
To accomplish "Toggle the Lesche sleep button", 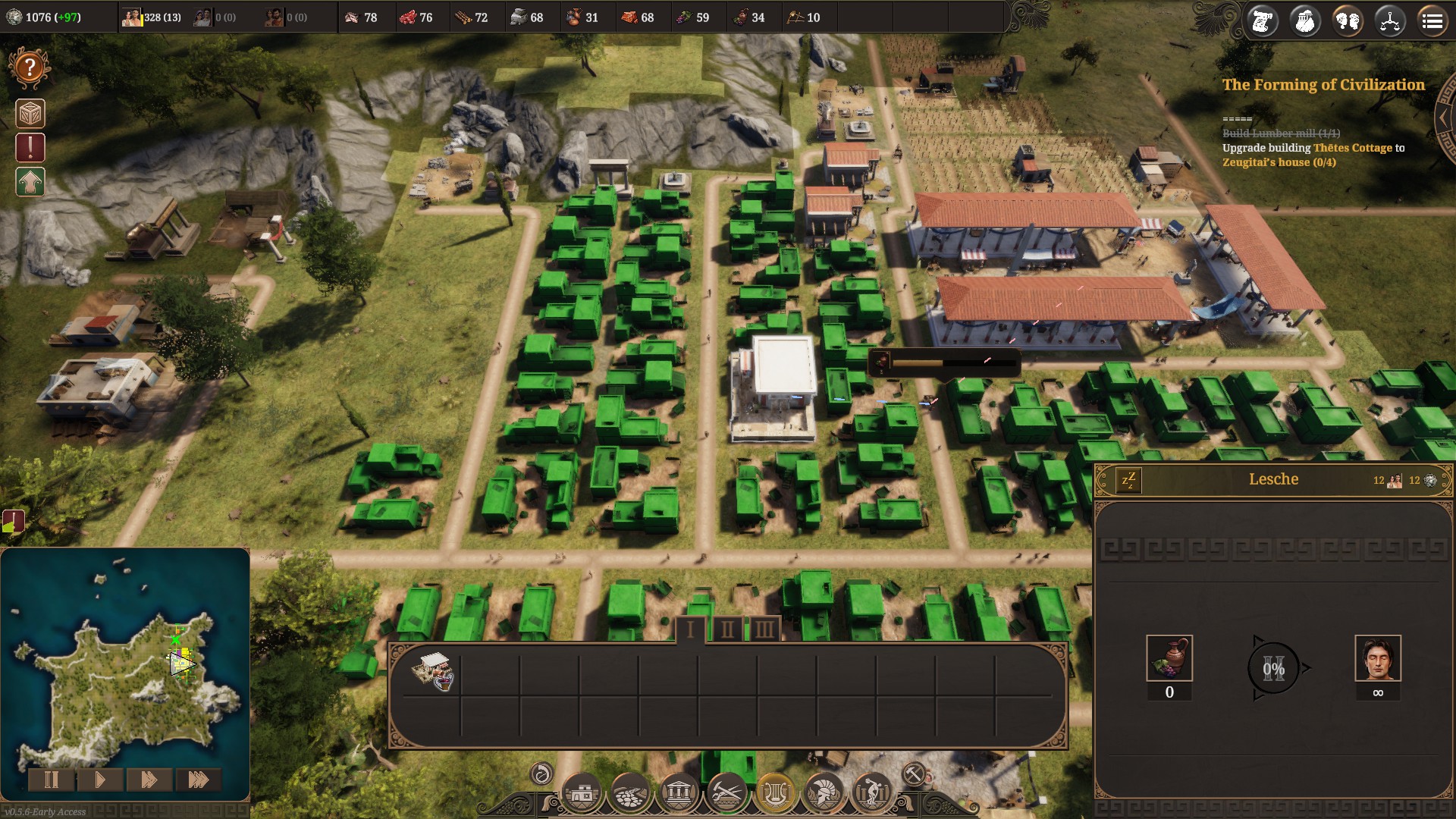I will tap(1128, 480).
